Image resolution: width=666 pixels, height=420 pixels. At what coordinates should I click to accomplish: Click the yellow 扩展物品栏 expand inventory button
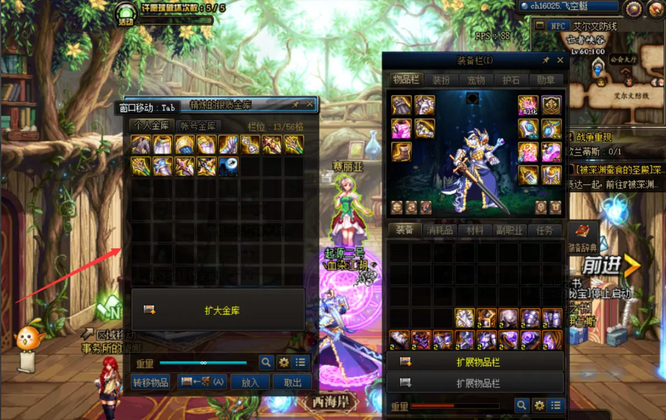click(x=475, y=362)
